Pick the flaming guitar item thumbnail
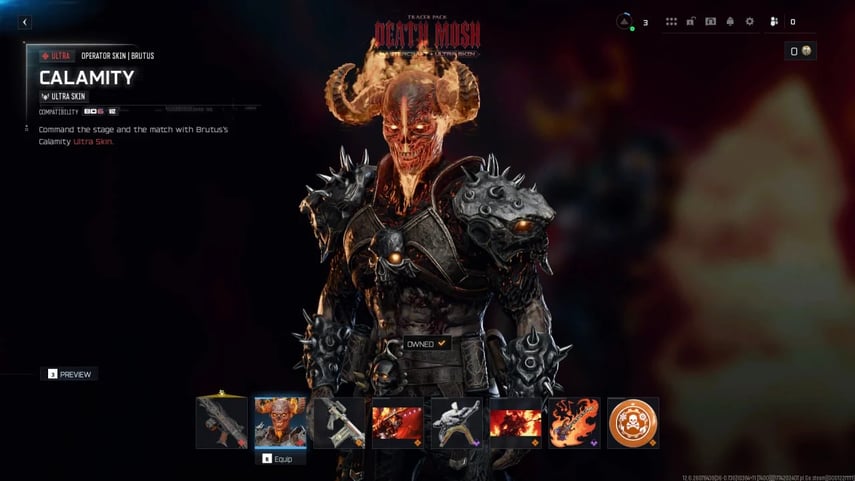The width and height of the screenshot is (855, 481). point(574,421)
